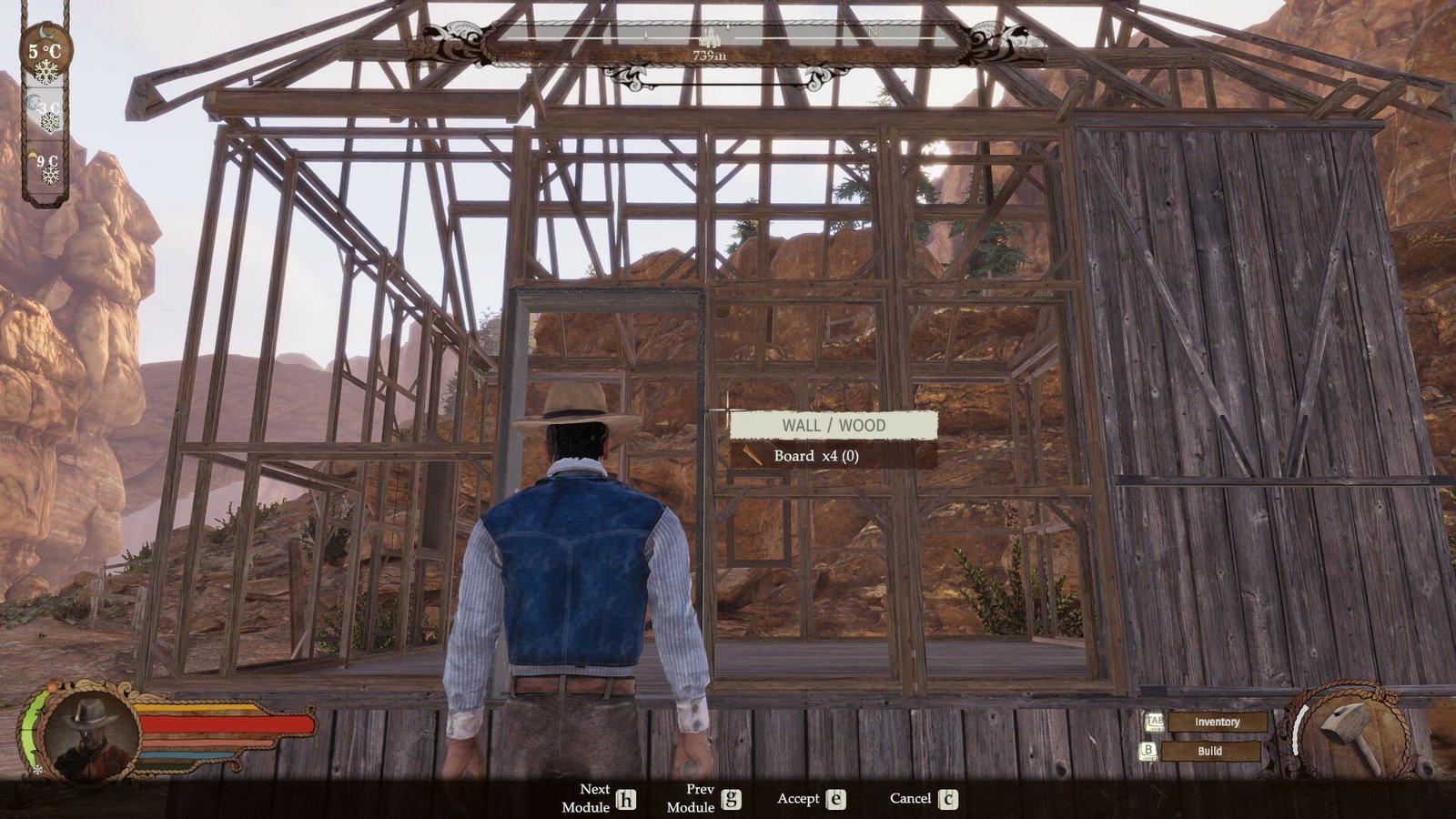The height and width of the screenshot is (819, 1456).
Task: Select the Build button
Action: pos(1209,752)
